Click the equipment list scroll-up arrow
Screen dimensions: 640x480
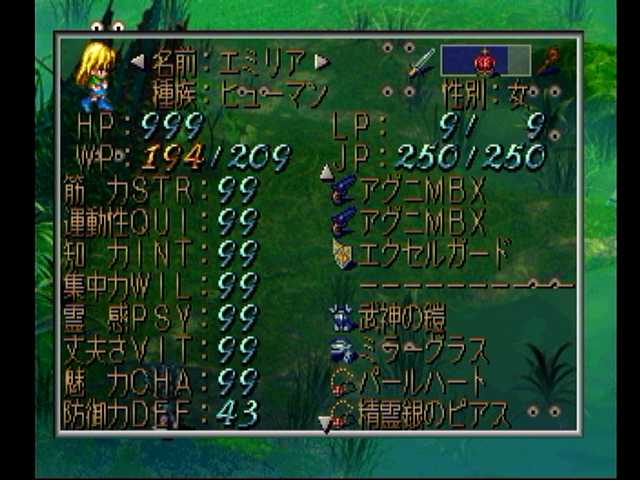pyautogui.click(x=325, y=172)
